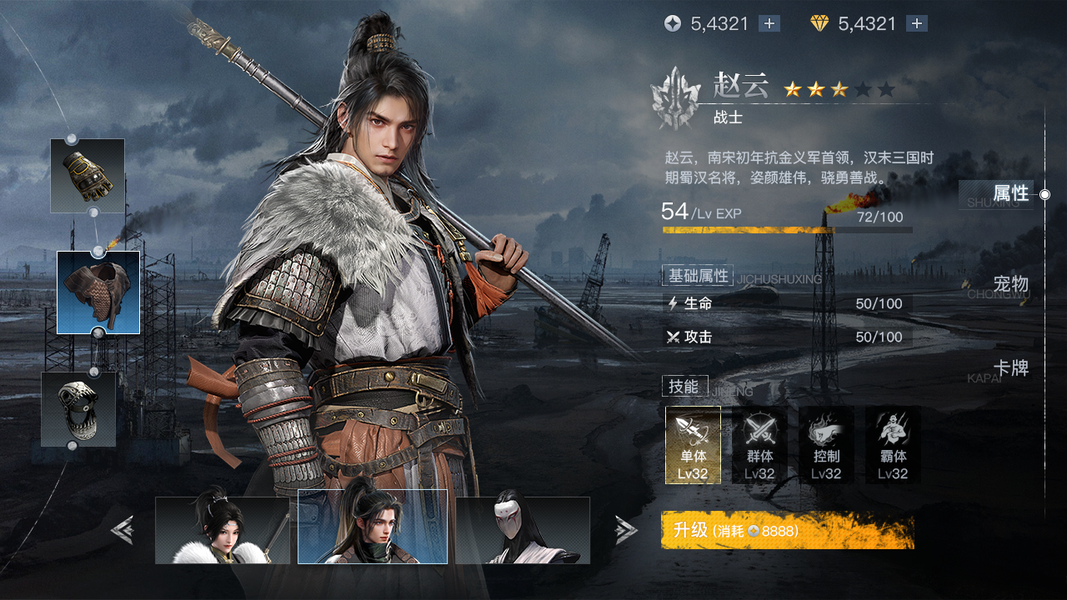Show the next hero with right arrow

pos(625,530)
